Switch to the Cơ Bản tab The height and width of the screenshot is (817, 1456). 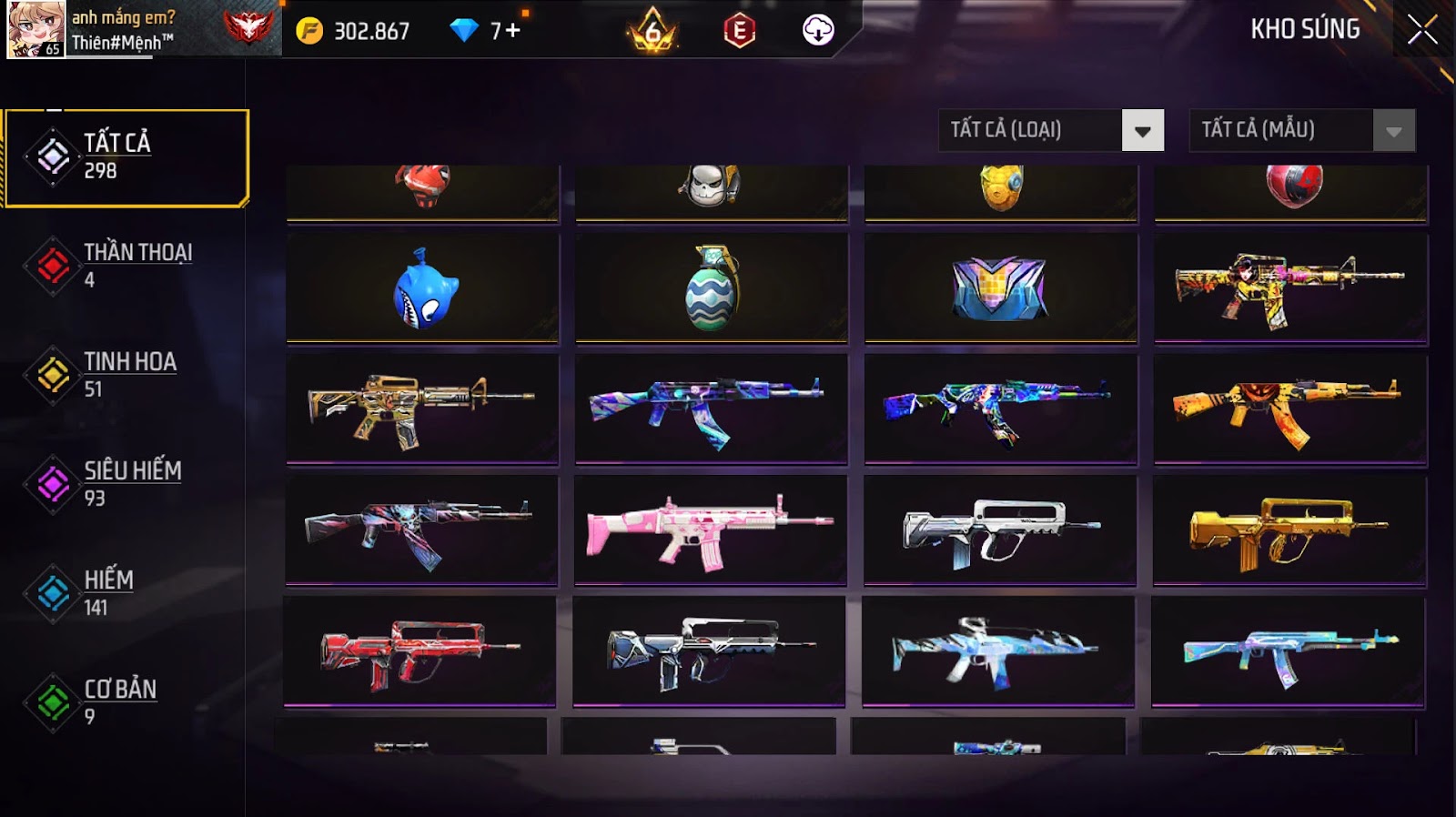pos(122,701)
